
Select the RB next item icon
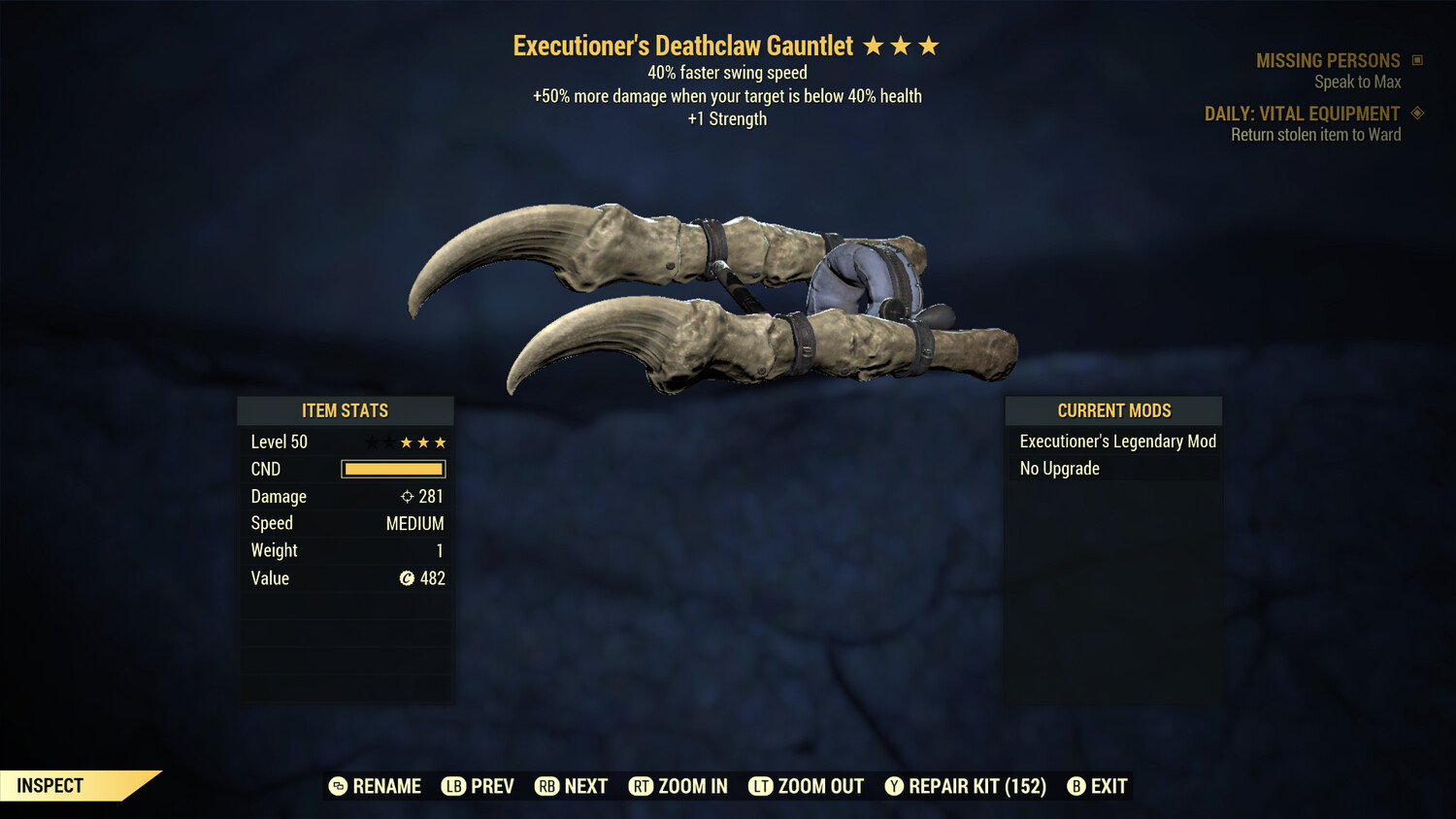coord(547,786)
